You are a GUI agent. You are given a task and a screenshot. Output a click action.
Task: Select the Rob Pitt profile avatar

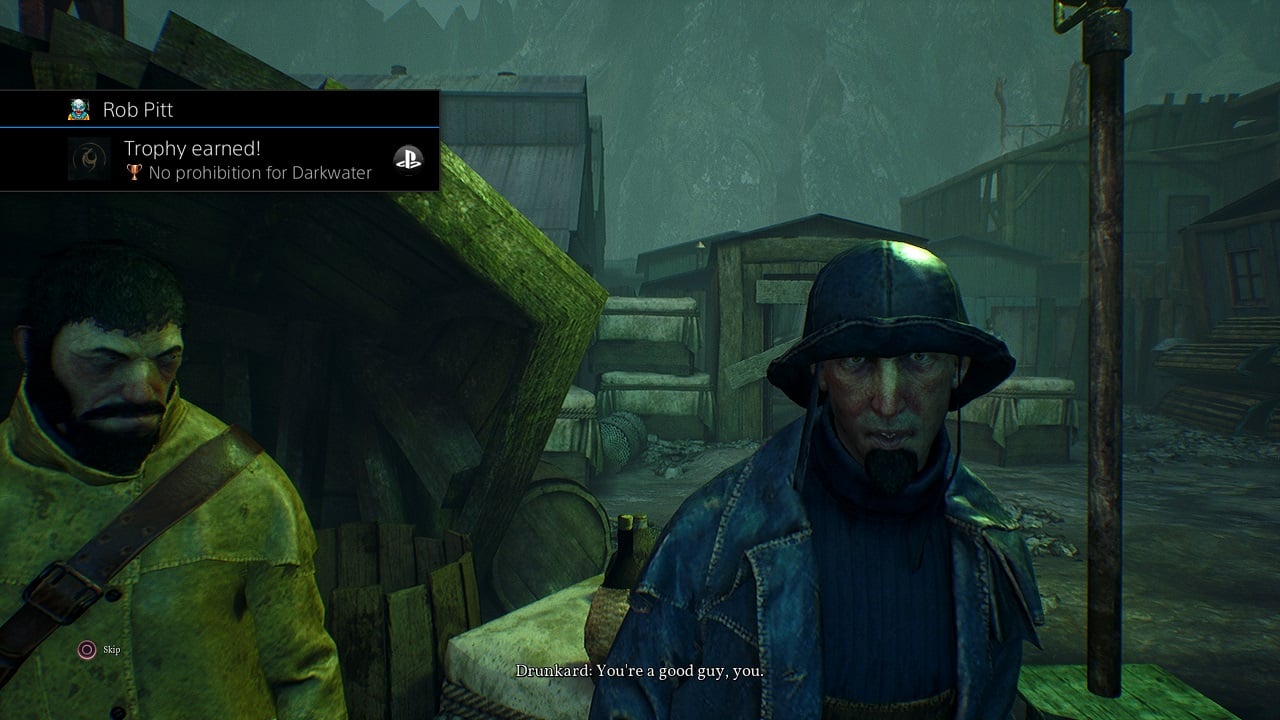click(79, 110)
